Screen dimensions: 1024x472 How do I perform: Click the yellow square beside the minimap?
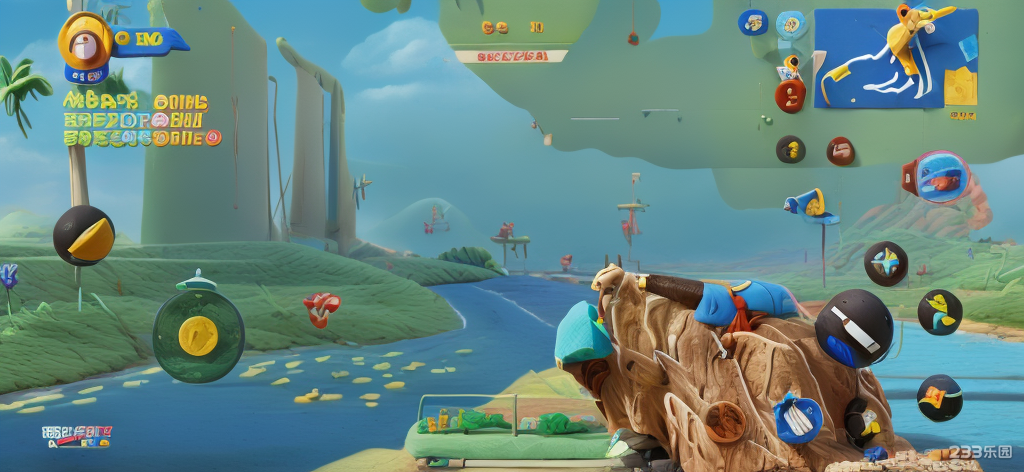click(x=961, y=87)
